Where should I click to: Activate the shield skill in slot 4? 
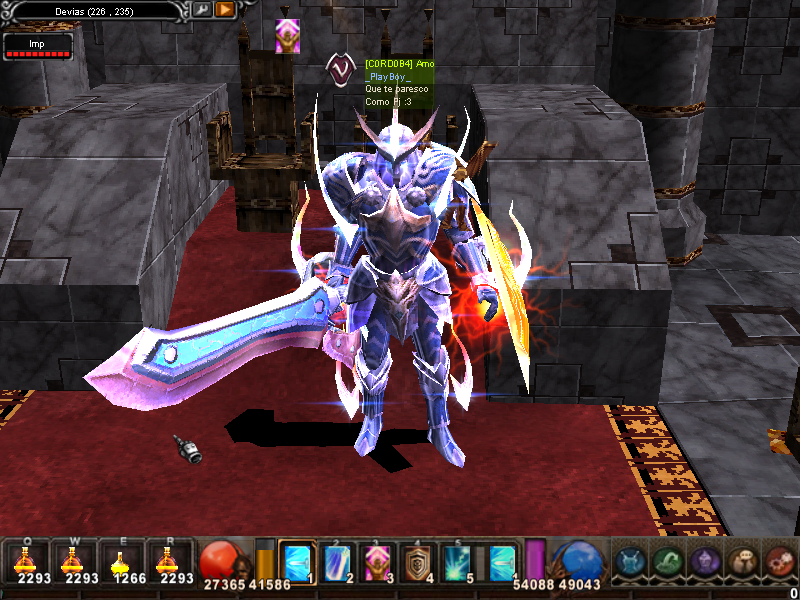click(419, 562)
